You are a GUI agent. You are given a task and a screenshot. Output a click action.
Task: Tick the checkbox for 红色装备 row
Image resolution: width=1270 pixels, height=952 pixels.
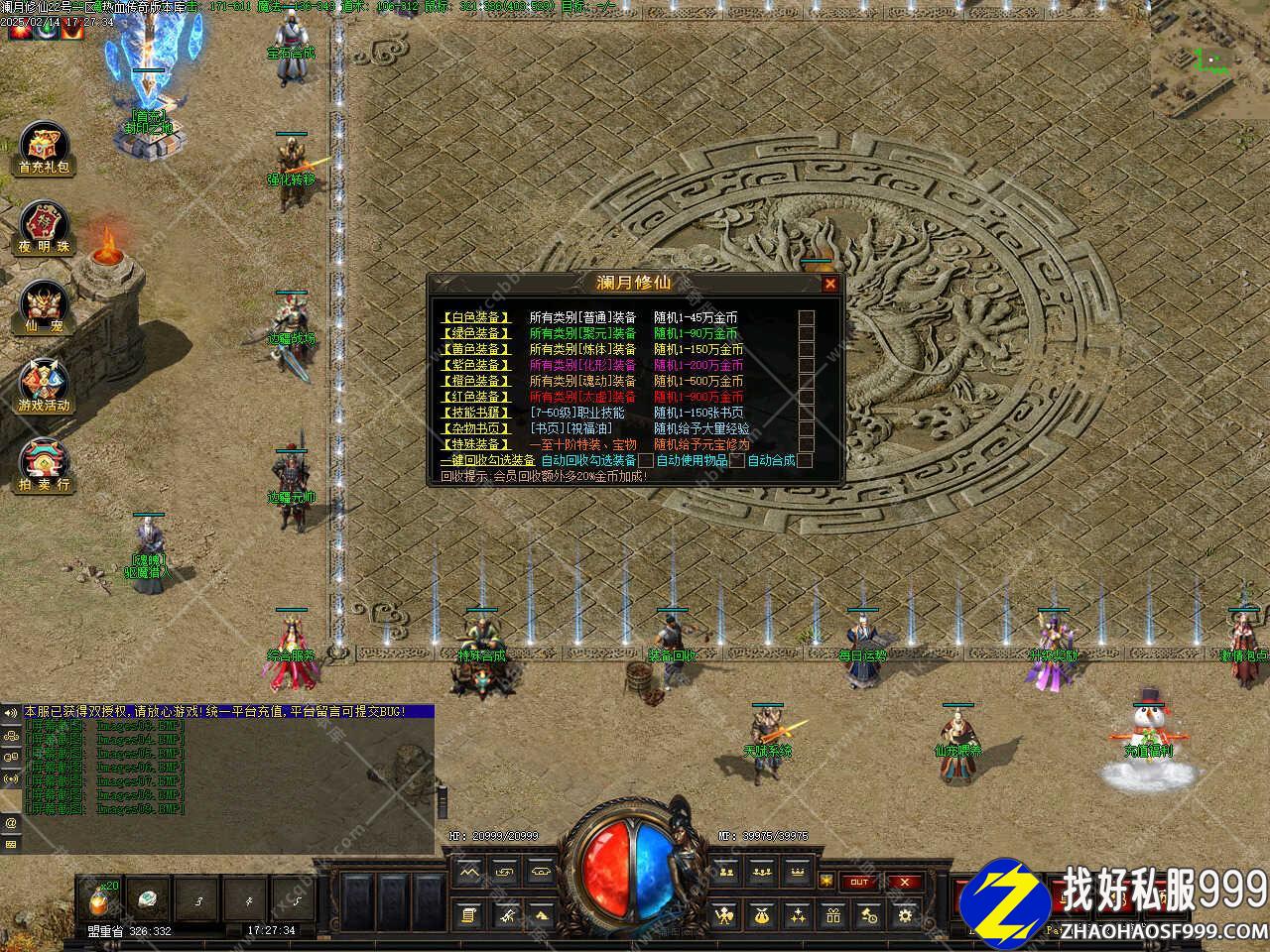807,397
